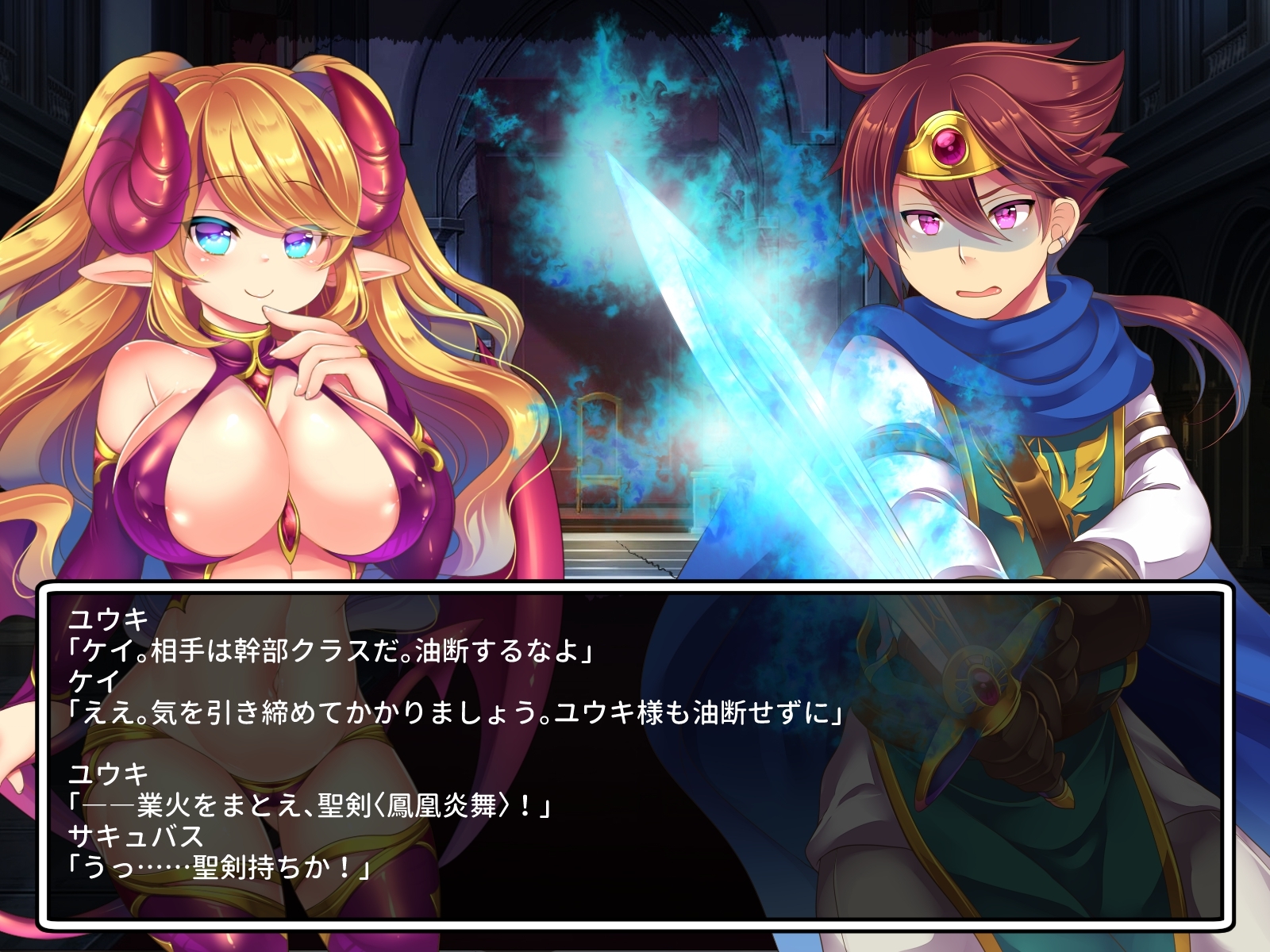Click the ruby gem on Yuuki's circlet
This screenshot has width=1270, height=952.
point(950,144)
